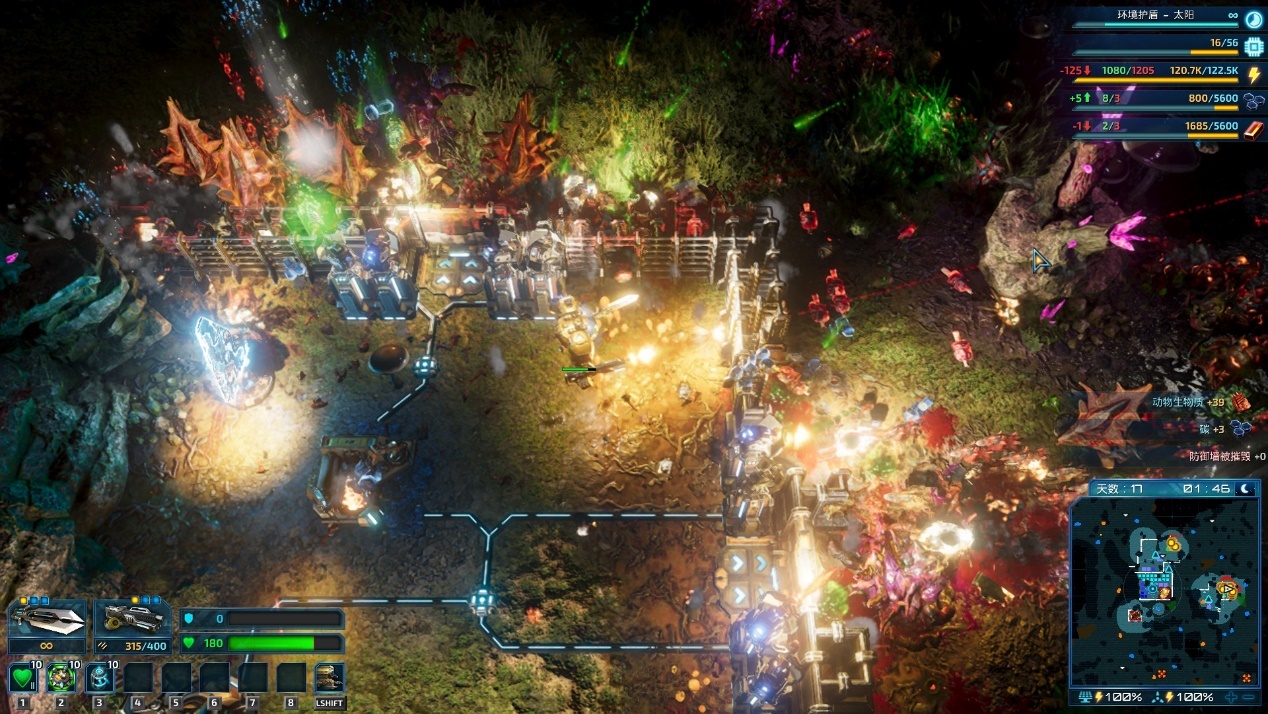Zoom in the minimap with plus

tap(1231, 697)
